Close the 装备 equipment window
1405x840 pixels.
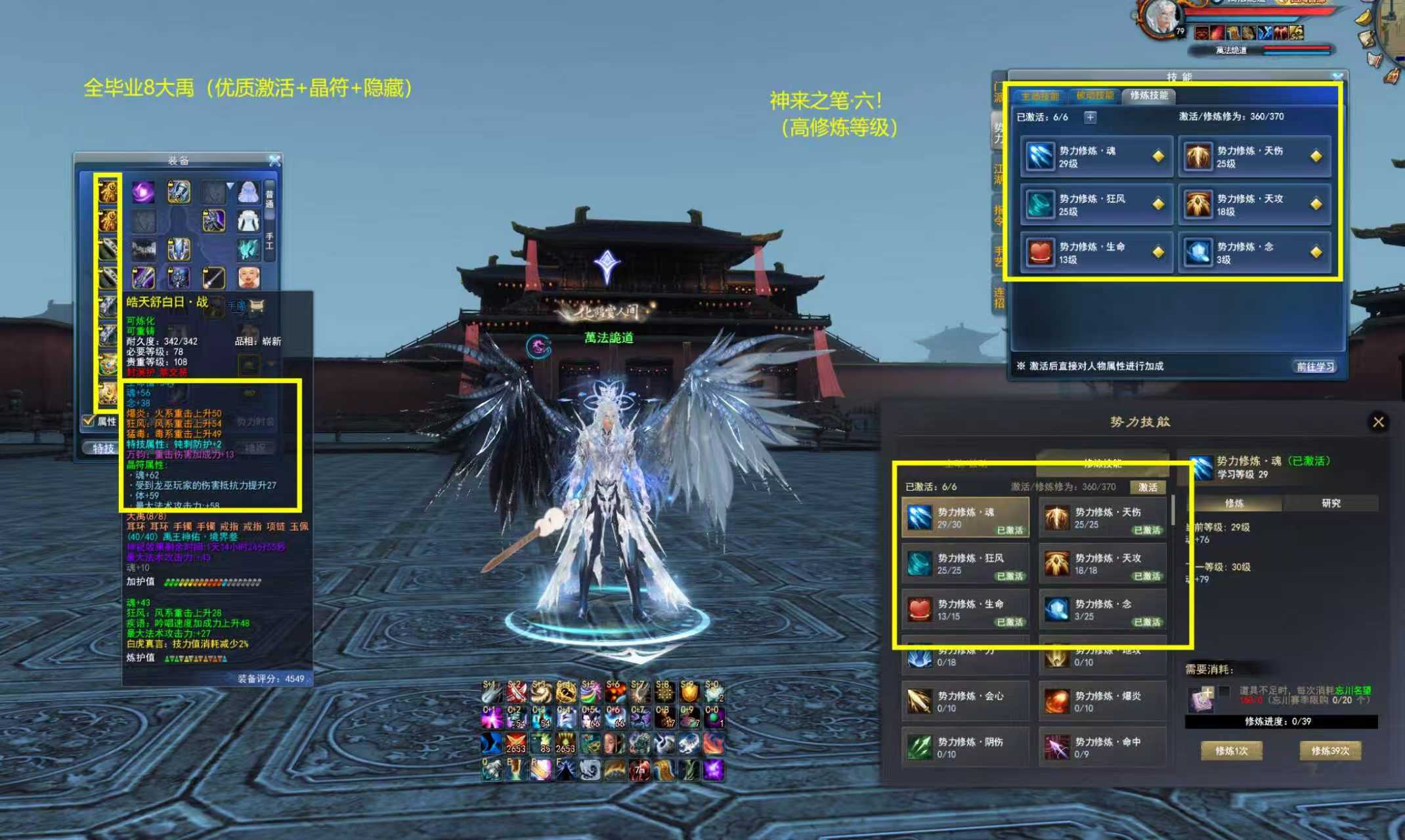(x=275, y=160)
